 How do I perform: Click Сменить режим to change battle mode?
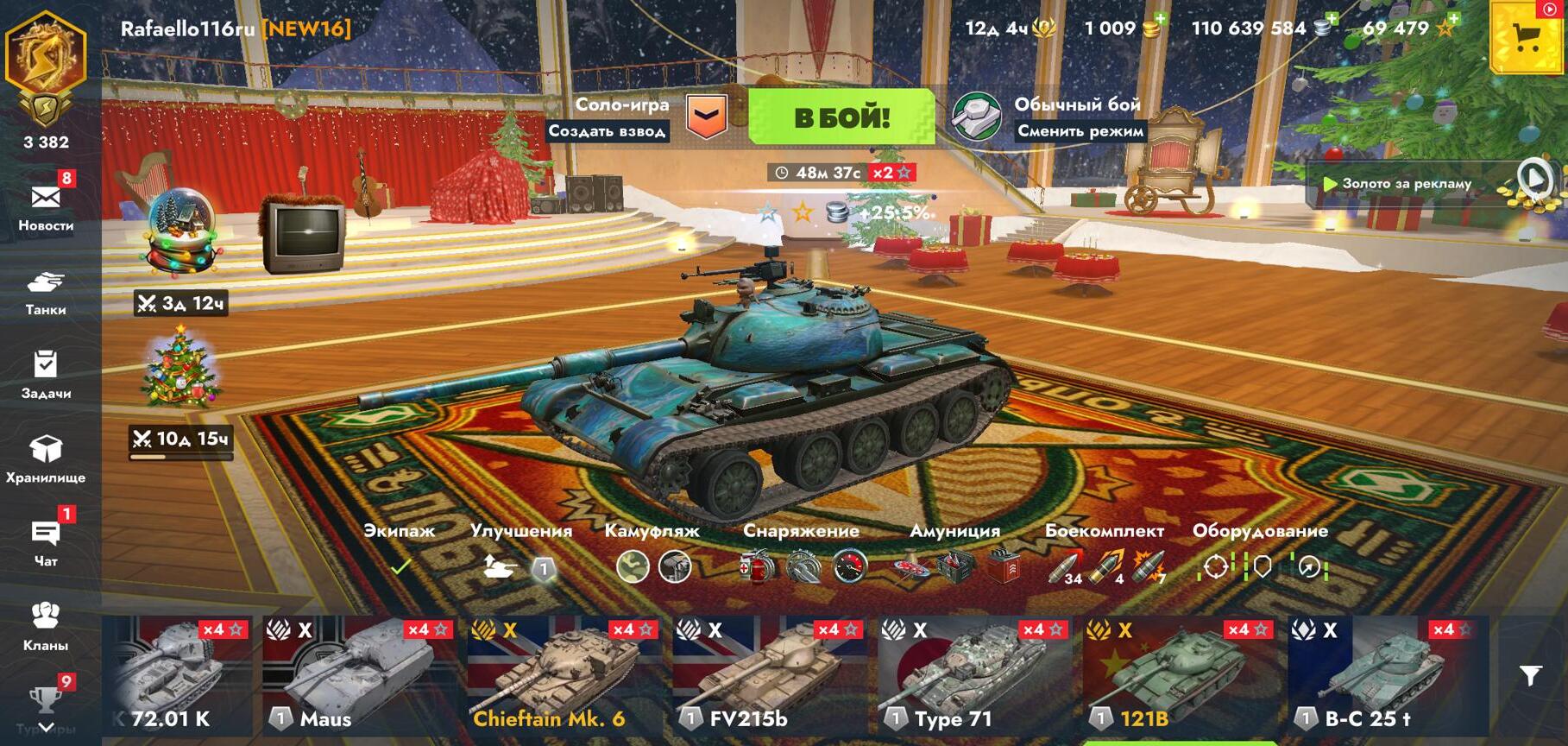click(x=1080, y=131)
